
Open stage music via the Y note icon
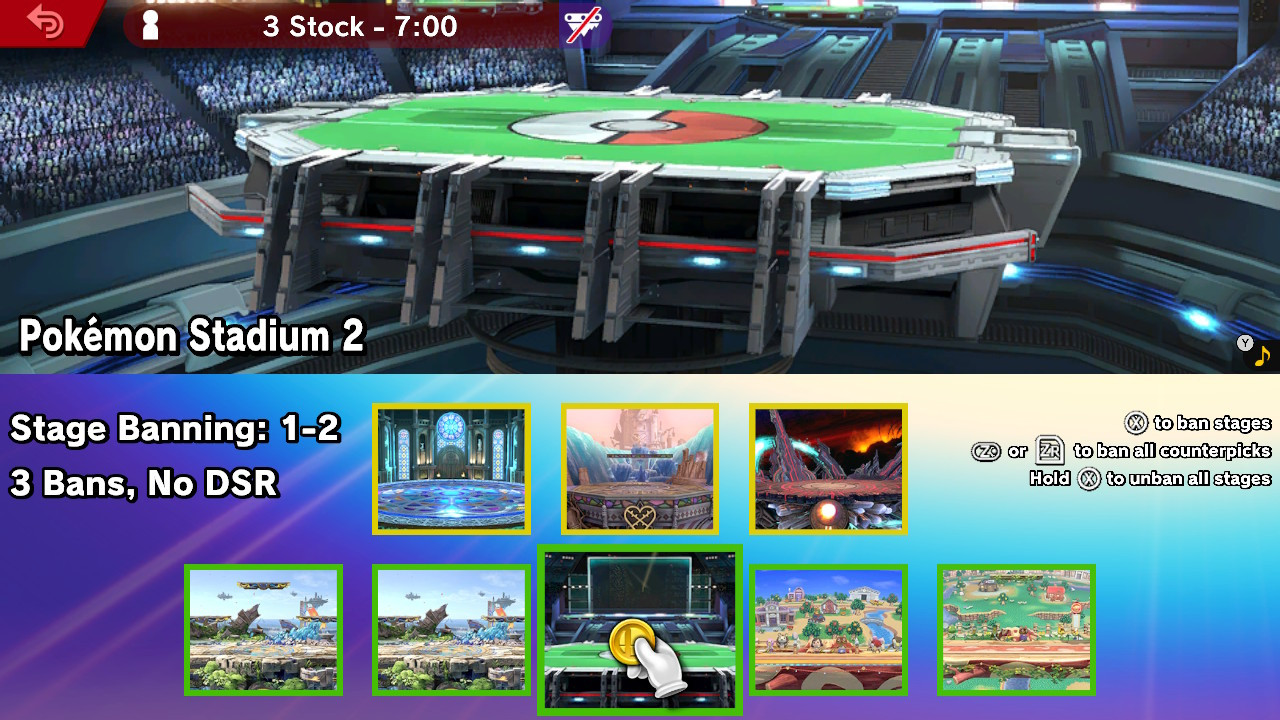(x=1252, y=348)
